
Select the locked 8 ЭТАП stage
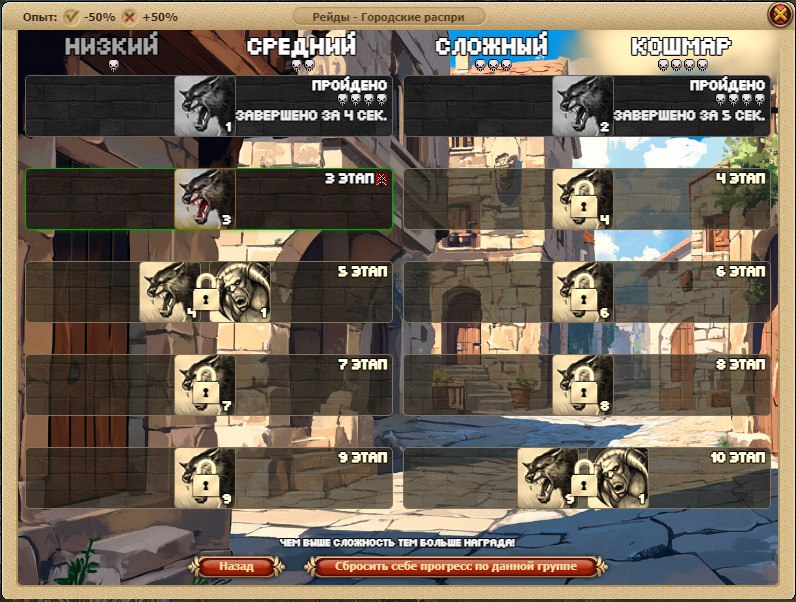point(586,385)
